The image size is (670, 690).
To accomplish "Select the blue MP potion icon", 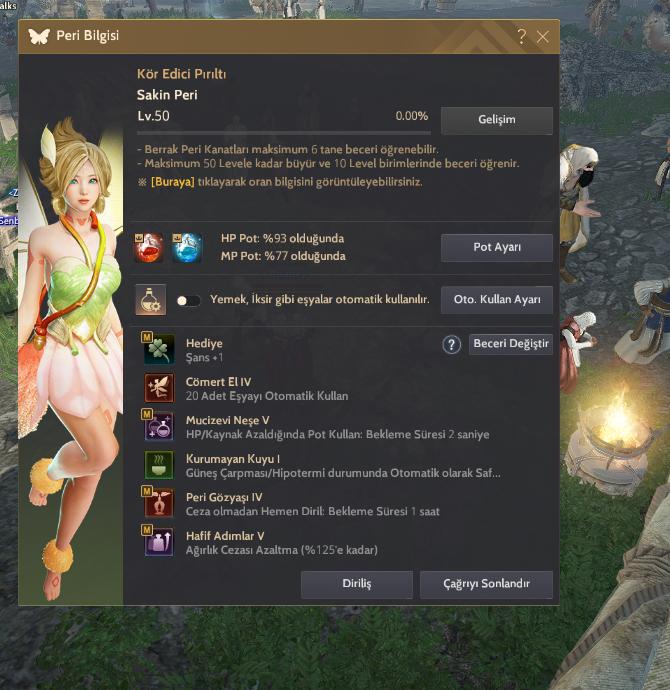I will (x=187, y=247).
